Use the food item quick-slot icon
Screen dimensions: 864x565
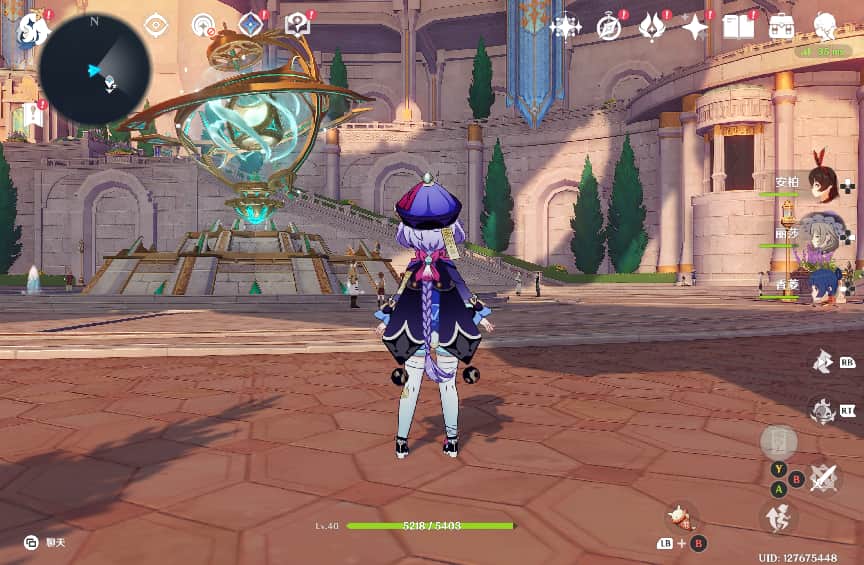pyautogui.click(x=683, y=517)
